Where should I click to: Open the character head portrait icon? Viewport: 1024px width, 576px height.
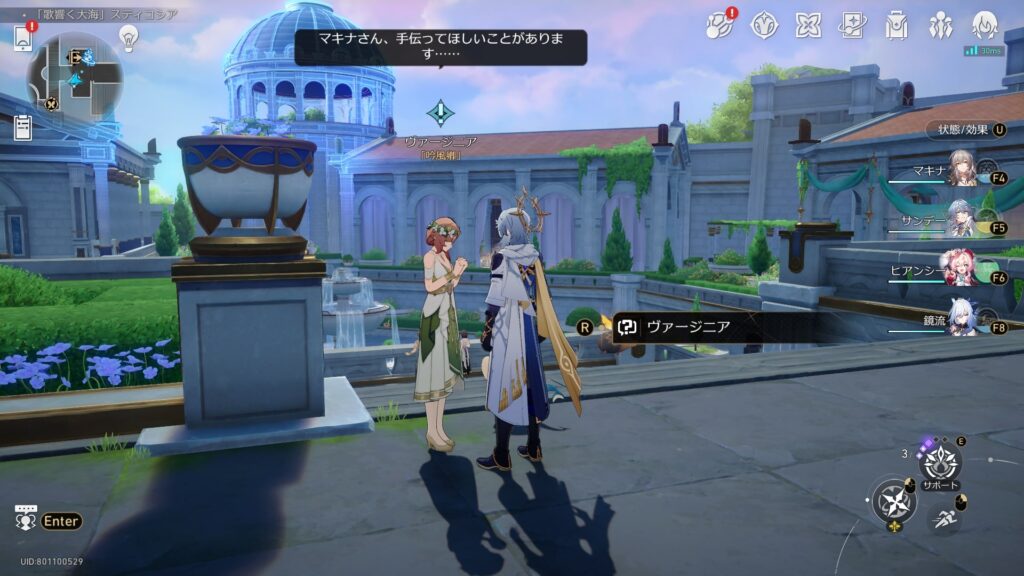coord(985,25)
